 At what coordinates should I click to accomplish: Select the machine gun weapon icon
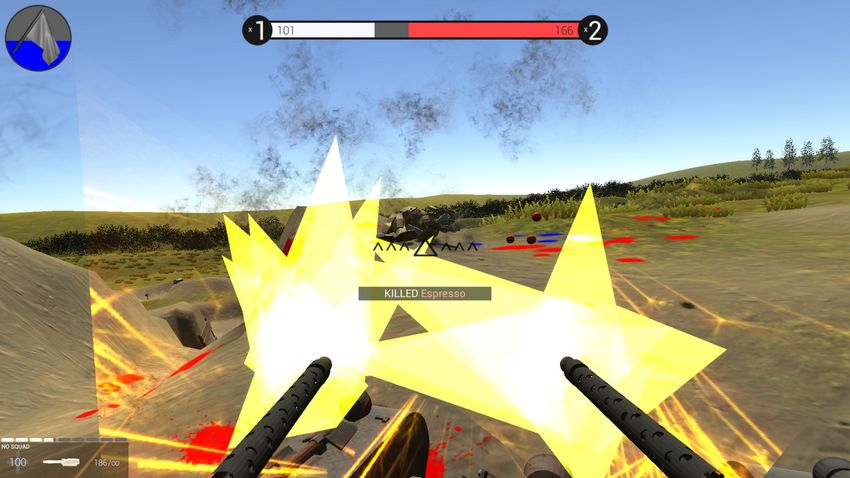click(x=63, y=462)
